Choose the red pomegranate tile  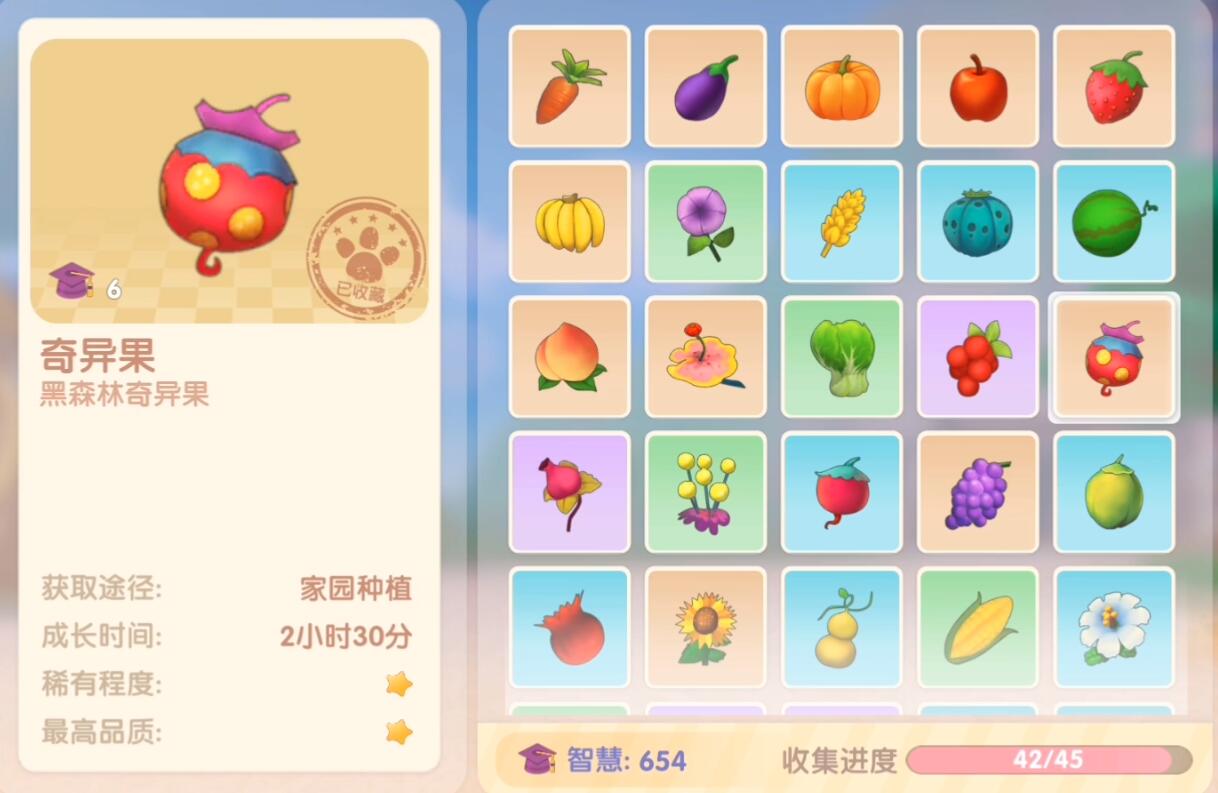tap(569, 627)
